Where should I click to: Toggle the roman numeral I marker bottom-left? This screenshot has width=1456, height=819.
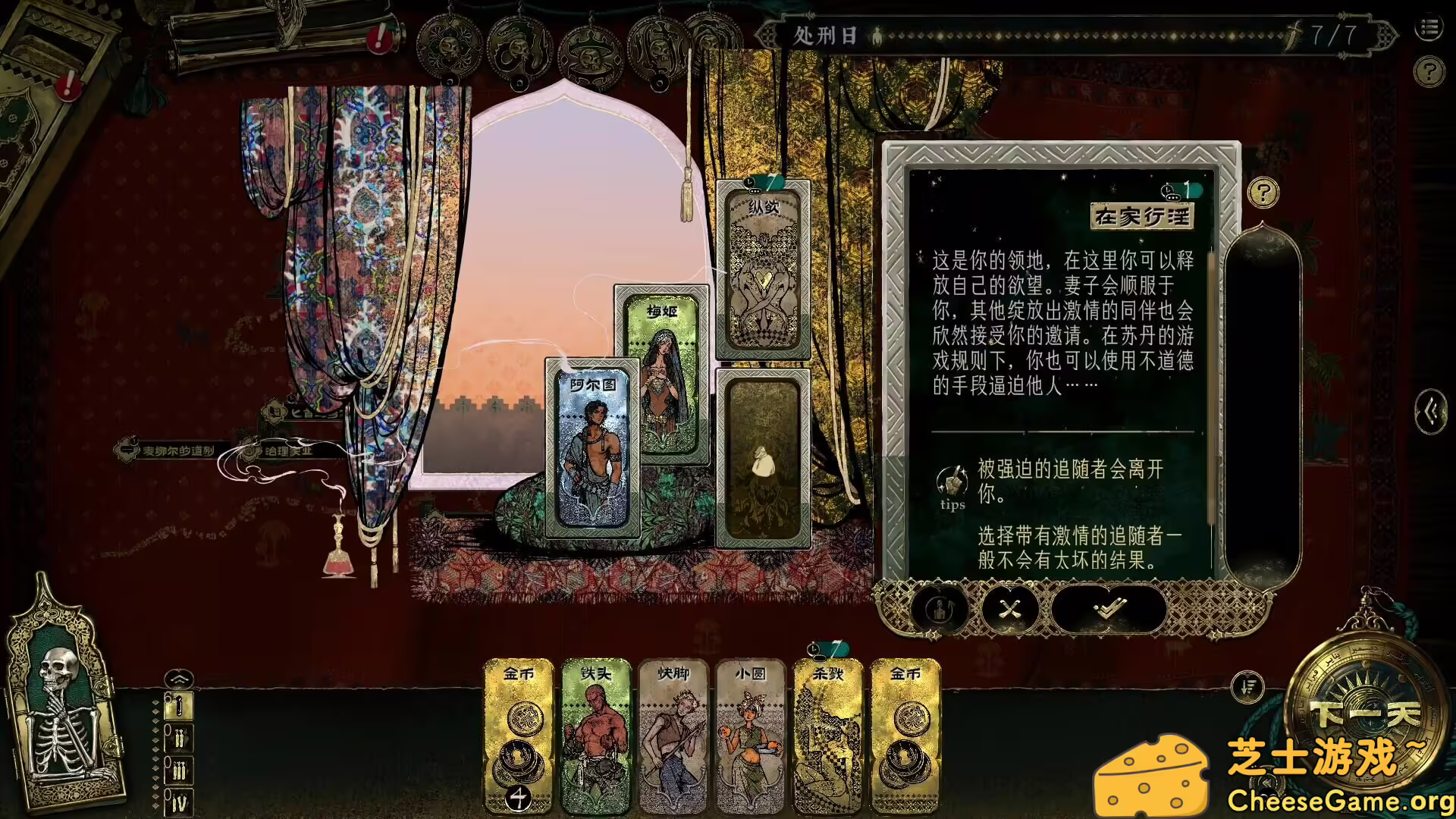[179, 706]
